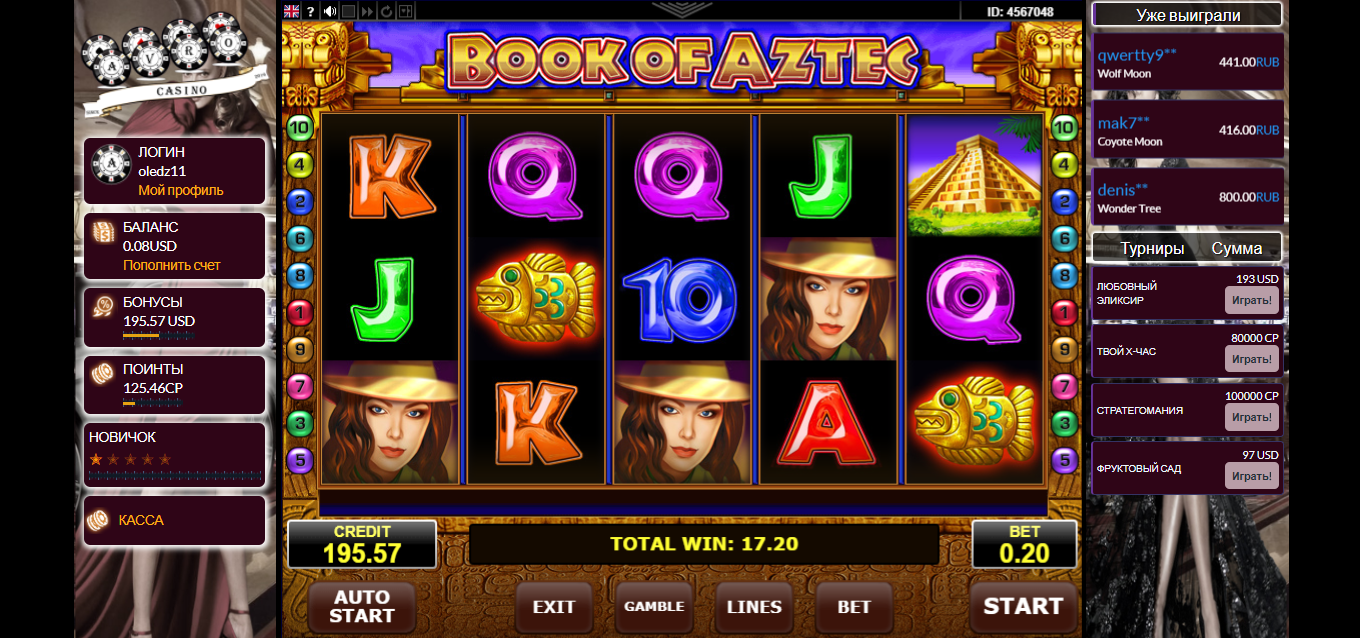
Task: Toggle sound with the speaker icon
Action: coord(330,11)
